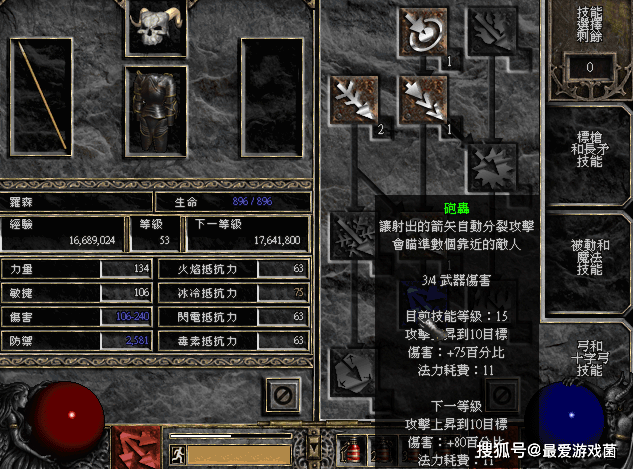Select the 弓和十字弓技能 tab
The width and height of the screenshot is (633, 469).
tap(588, 355)
